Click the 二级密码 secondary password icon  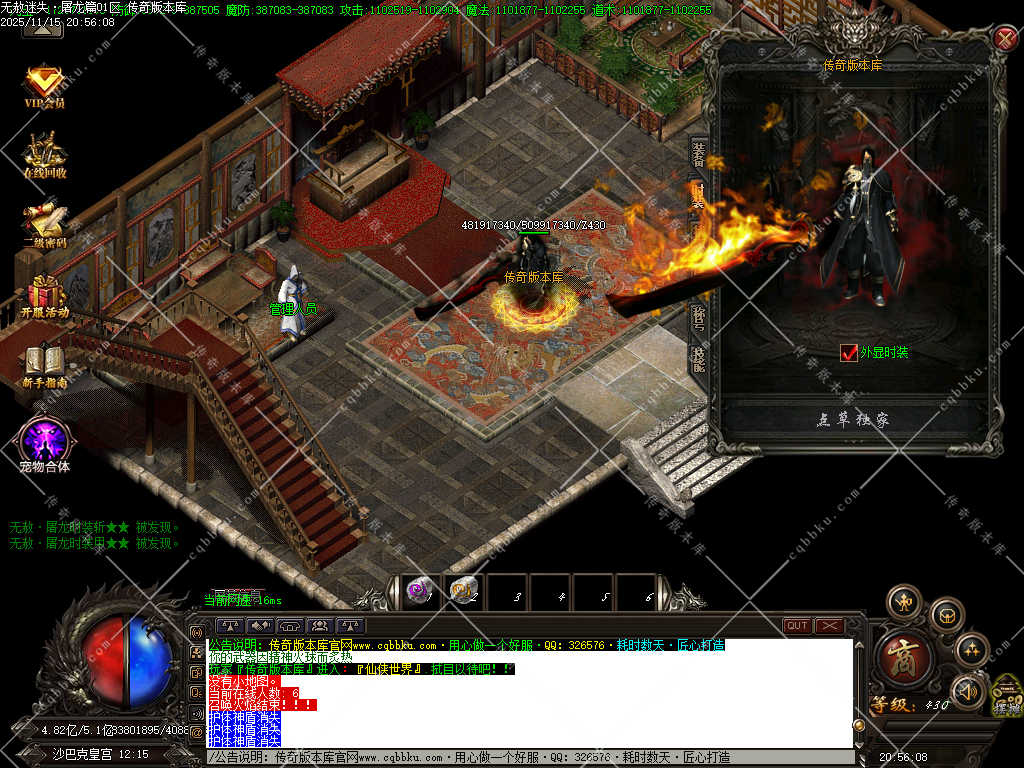pos(44,224)
